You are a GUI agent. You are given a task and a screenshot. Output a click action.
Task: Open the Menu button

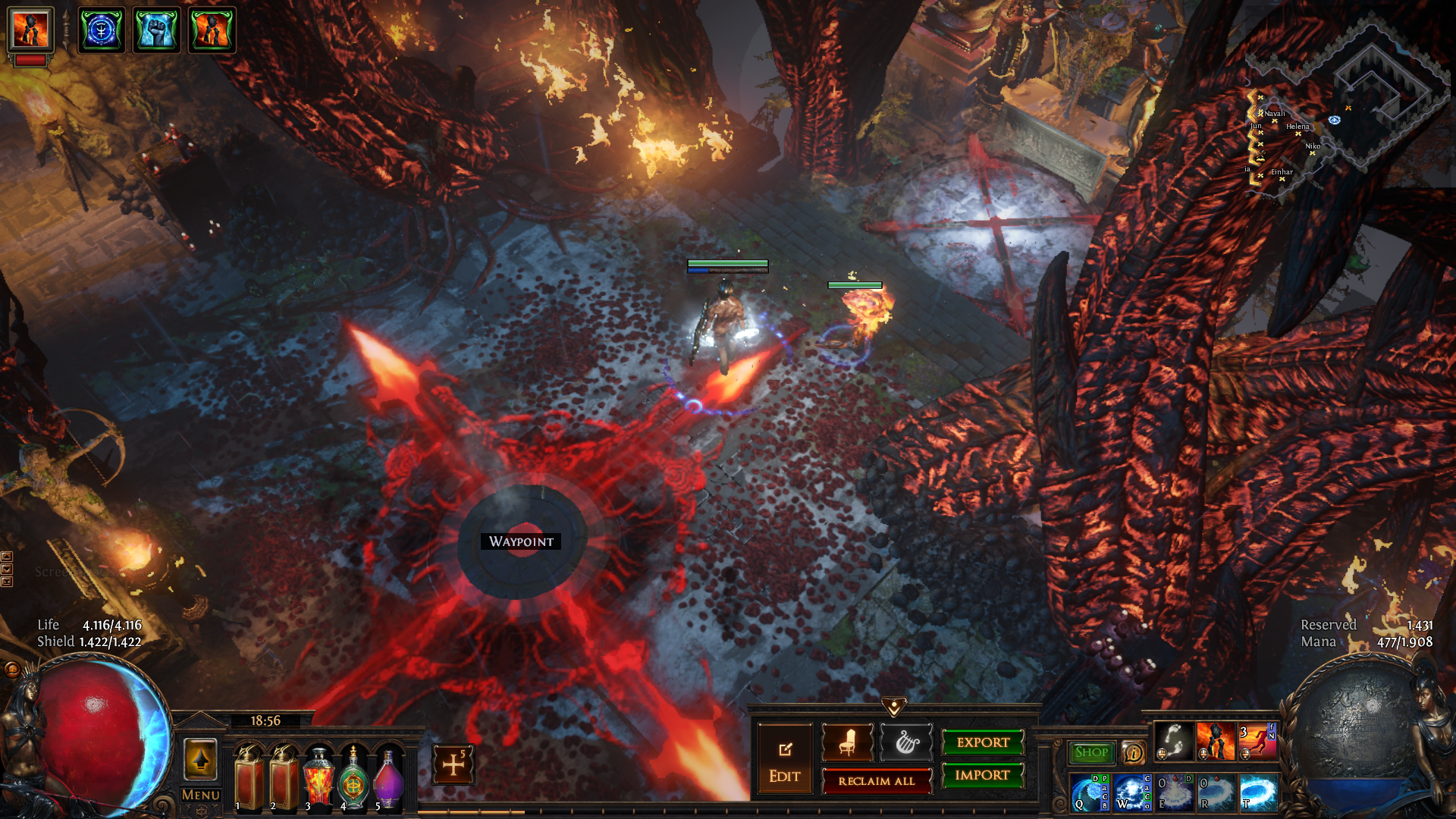click(x=201, y=795)
